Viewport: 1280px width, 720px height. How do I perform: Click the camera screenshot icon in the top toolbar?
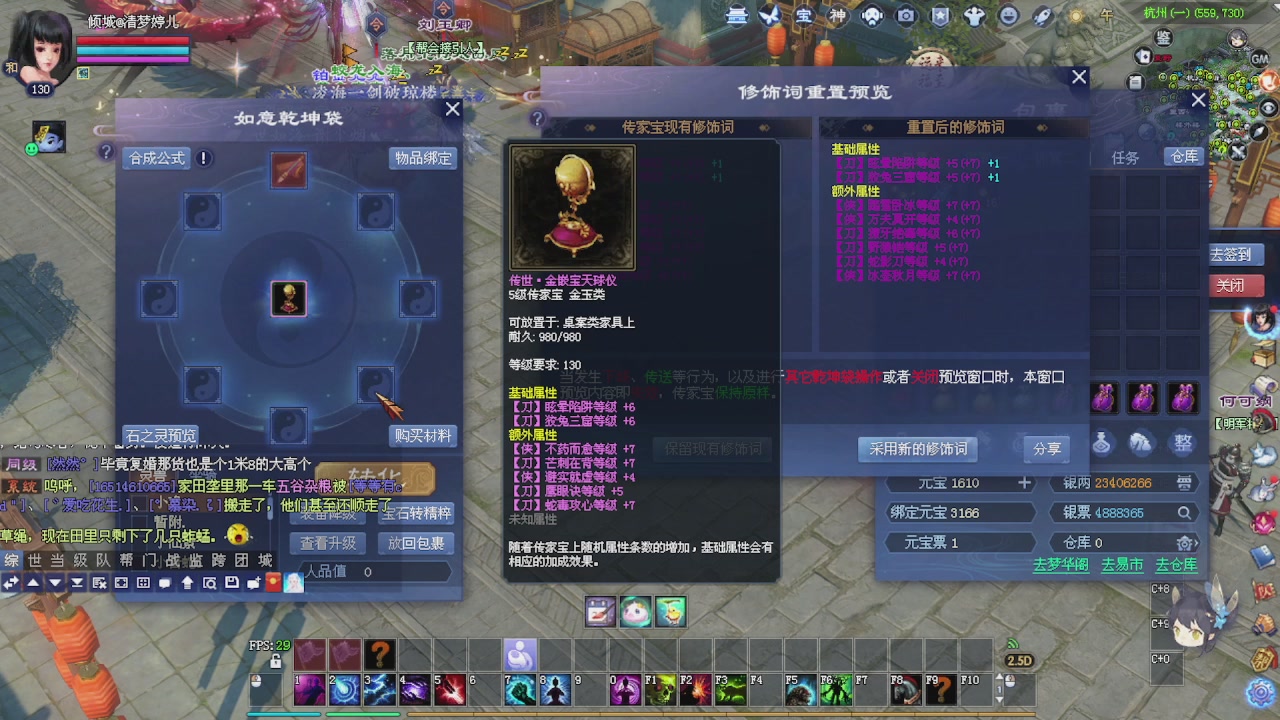pyautogui.click(x=905, y=16)
